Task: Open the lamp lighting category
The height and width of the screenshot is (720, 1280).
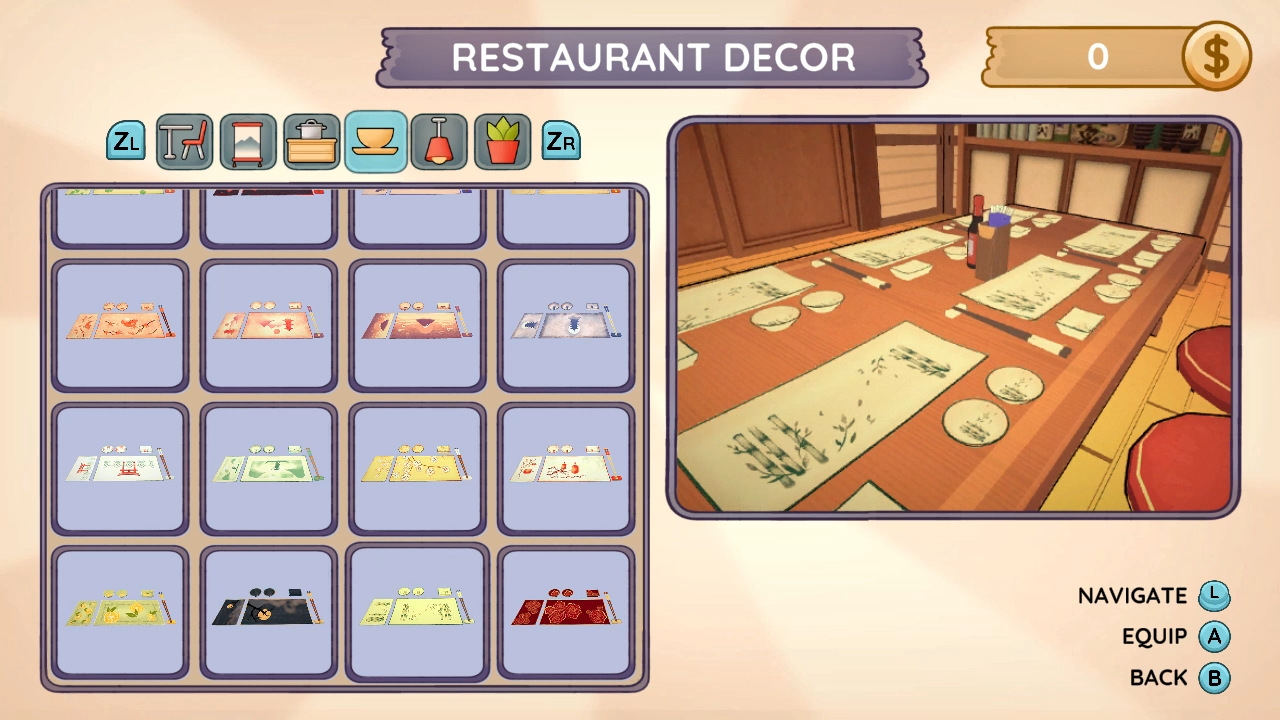Action: pyautogui.click(x=439, y=141)
